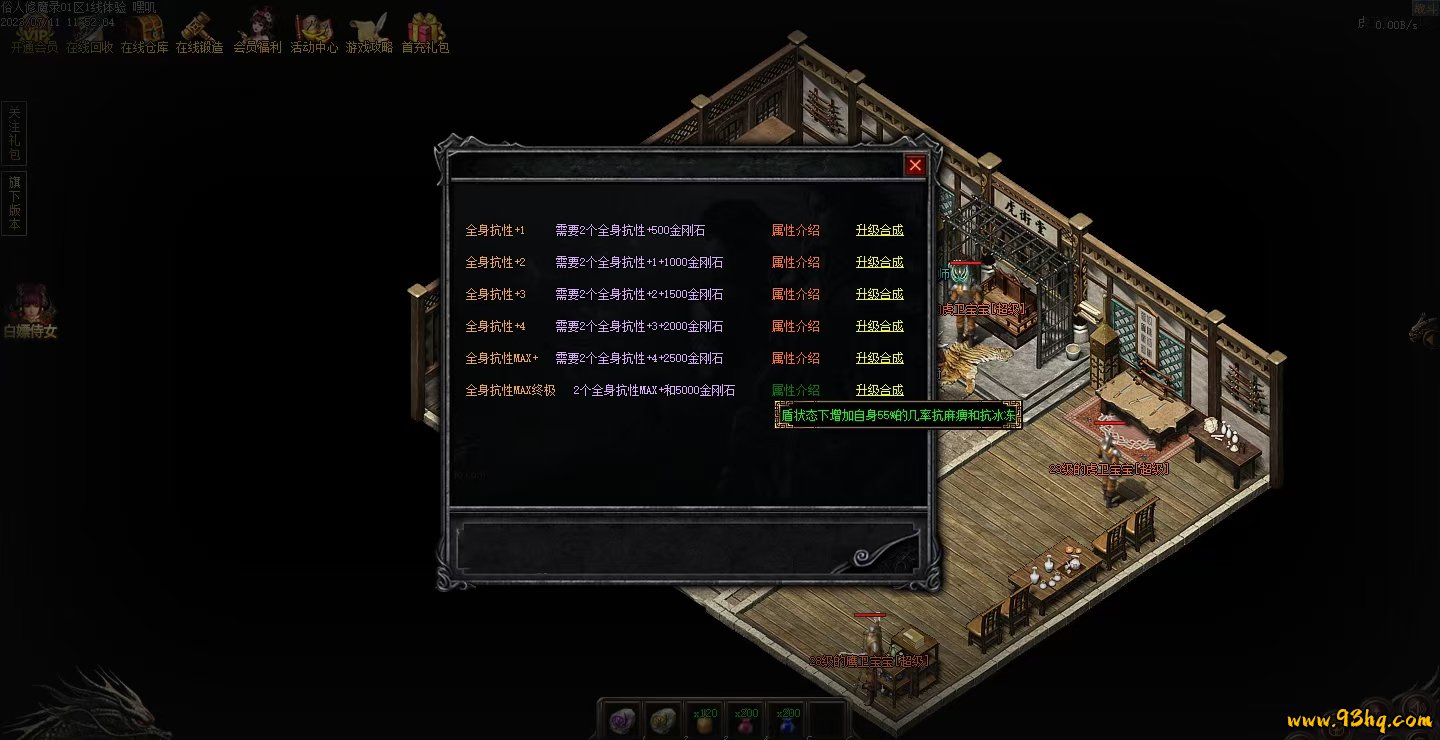
Task: Use the red potion hotbar slot
Action: point(746,722)
